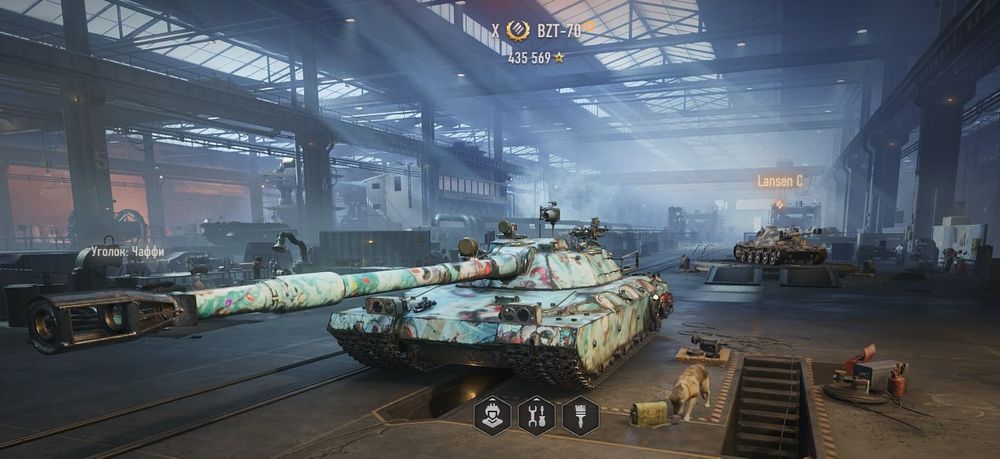The width and height of the screenshot is (1000, 459).
Task: Open the wrench and screwdriver equipment icon
Action: pos(536,415)
